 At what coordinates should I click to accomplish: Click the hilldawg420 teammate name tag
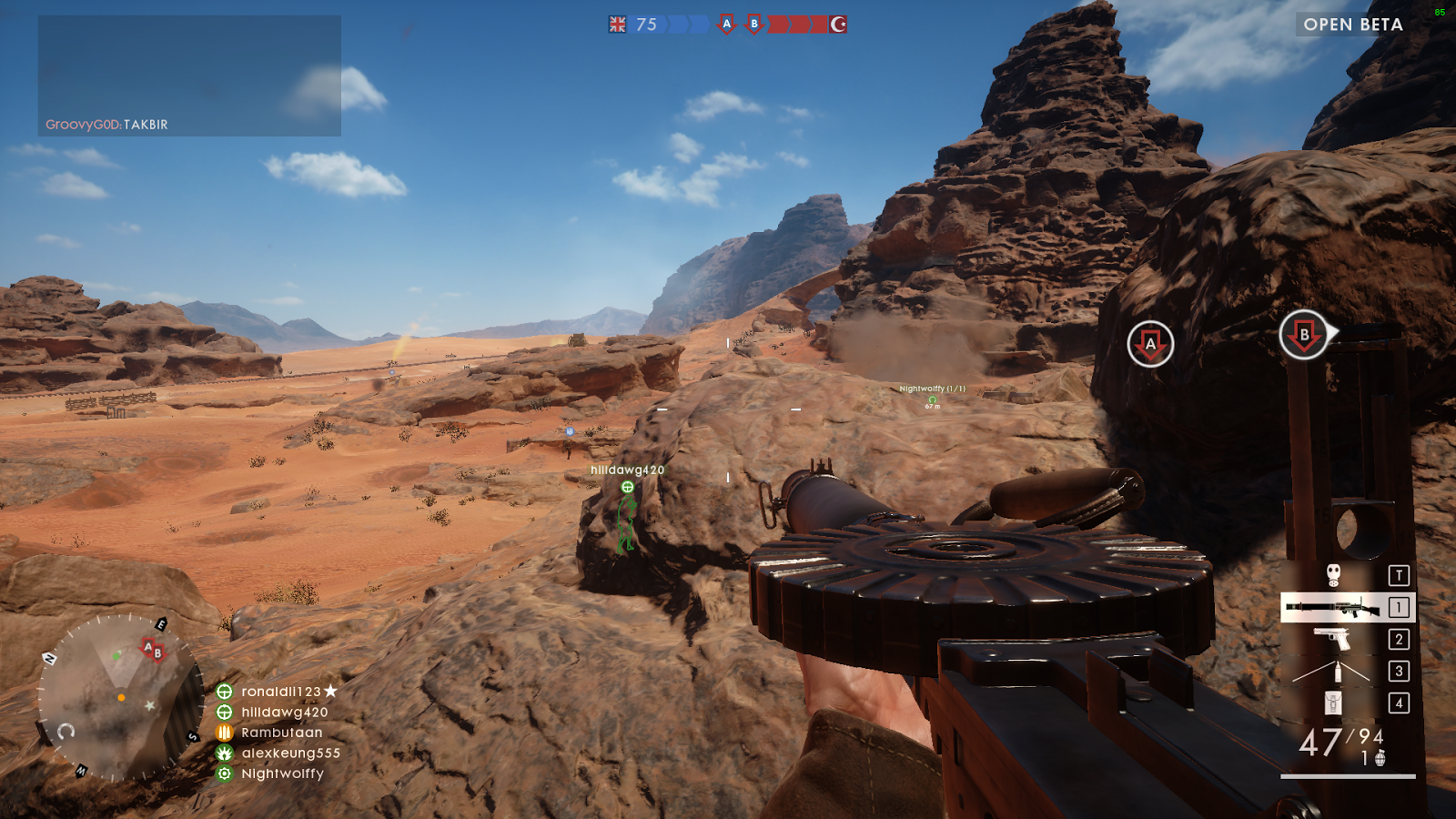(x=627, y=470)
